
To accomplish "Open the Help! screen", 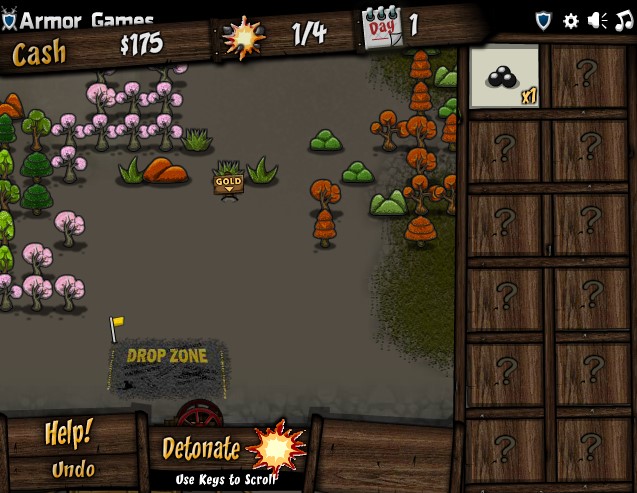I will click(69, 434).
